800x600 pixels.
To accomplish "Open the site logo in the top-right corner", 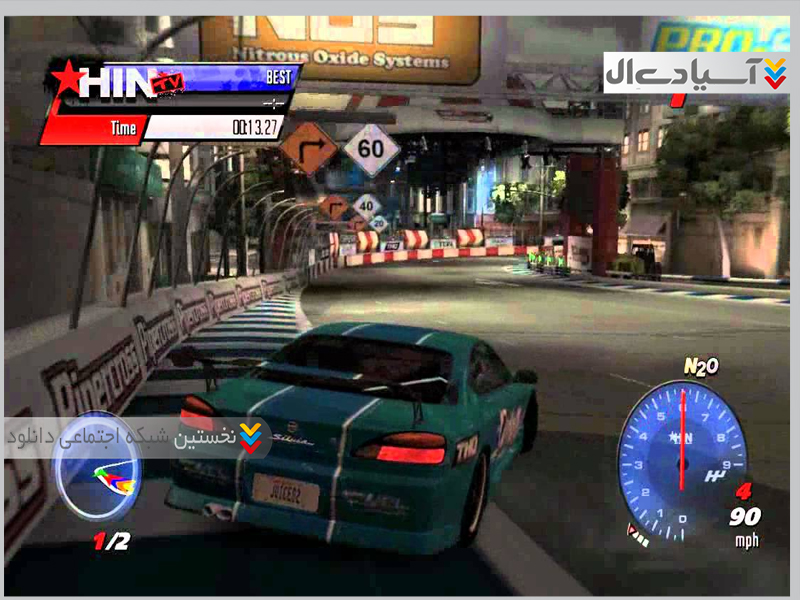I will pos(696,73).
